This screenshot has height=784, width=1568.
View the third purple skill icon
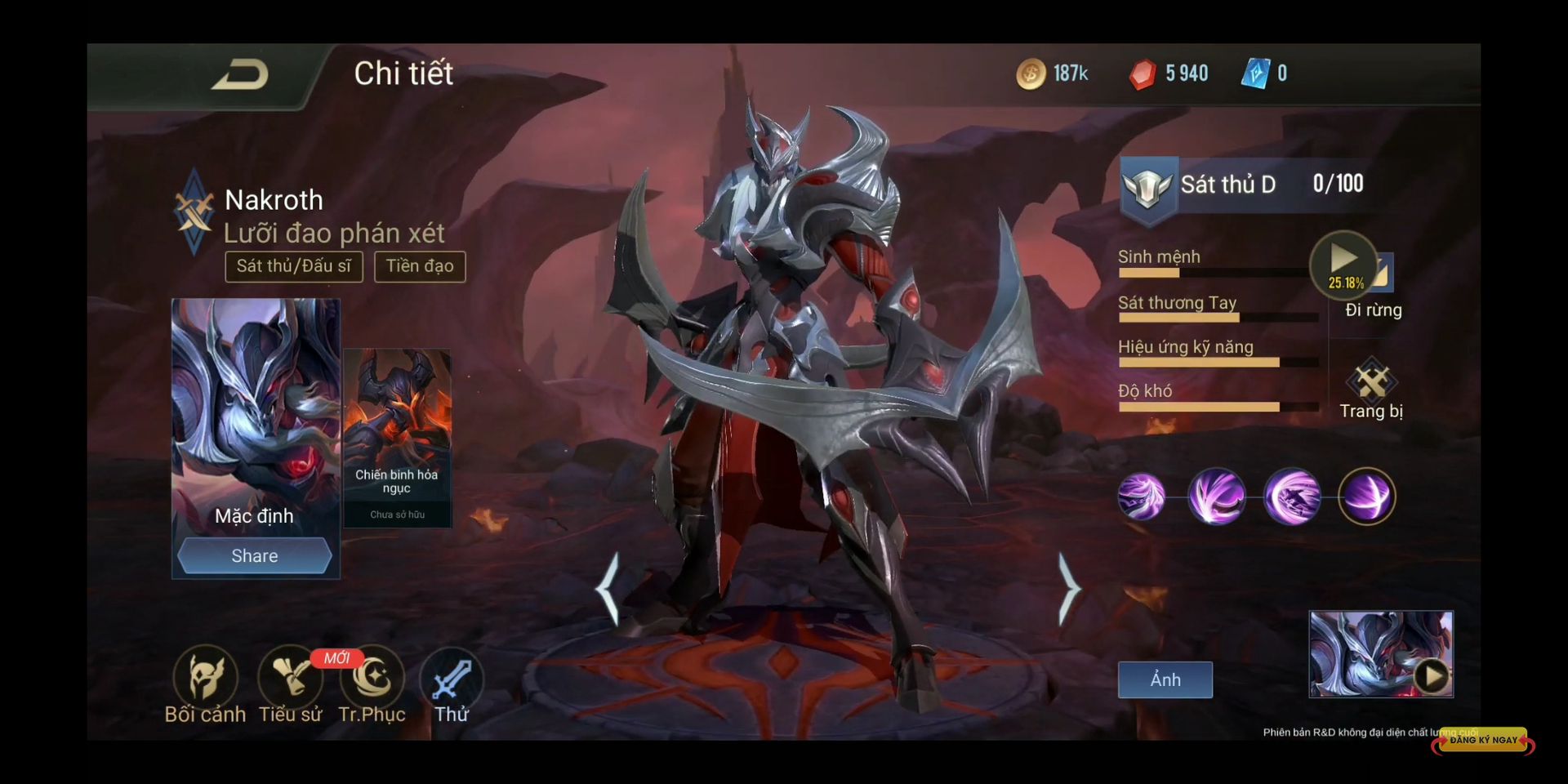click(1292, 497)
